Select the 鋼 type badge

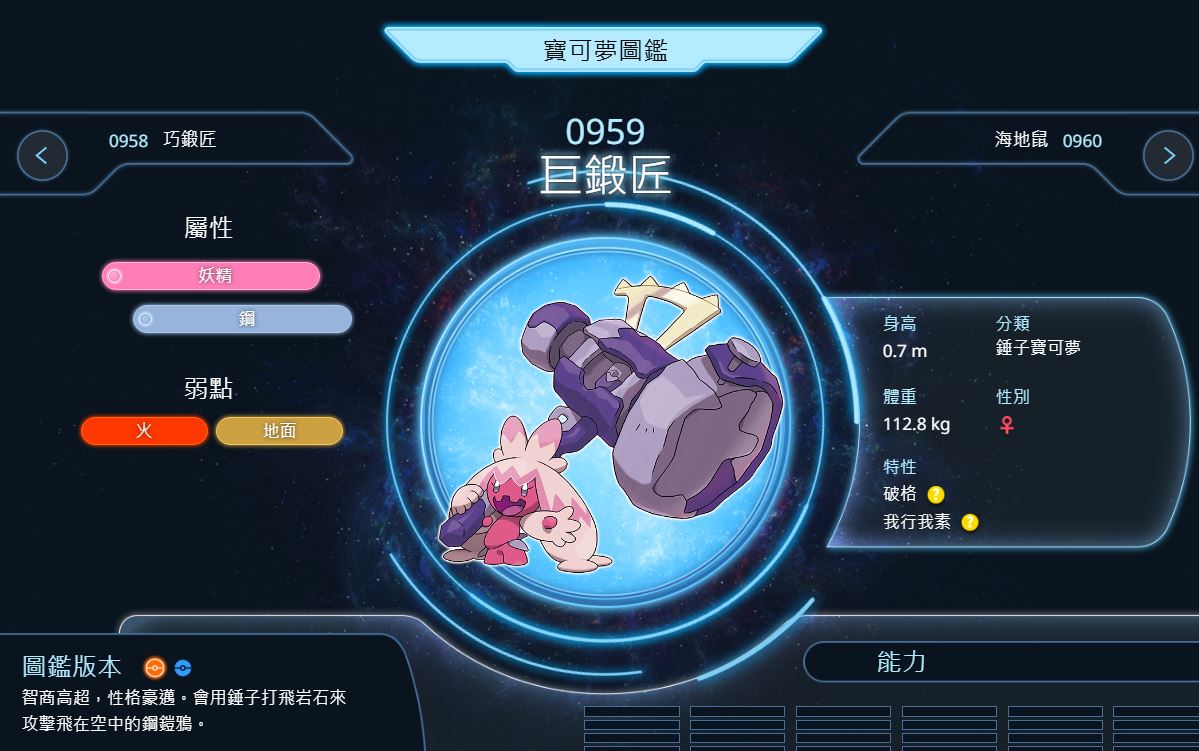click(x=243, y=319)
